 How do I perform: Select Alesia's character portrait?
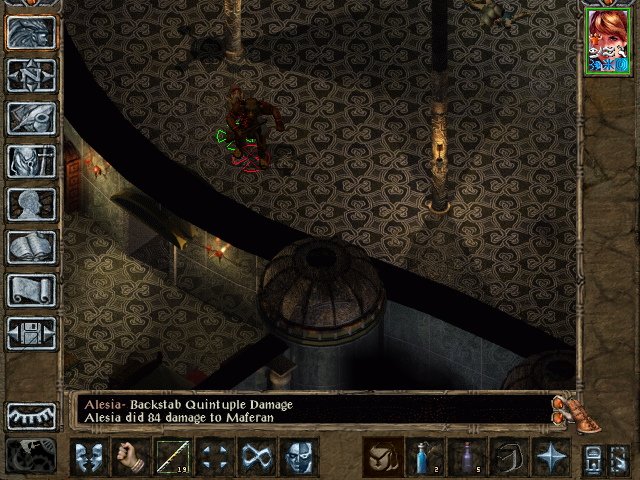click(x=607, y=40)
